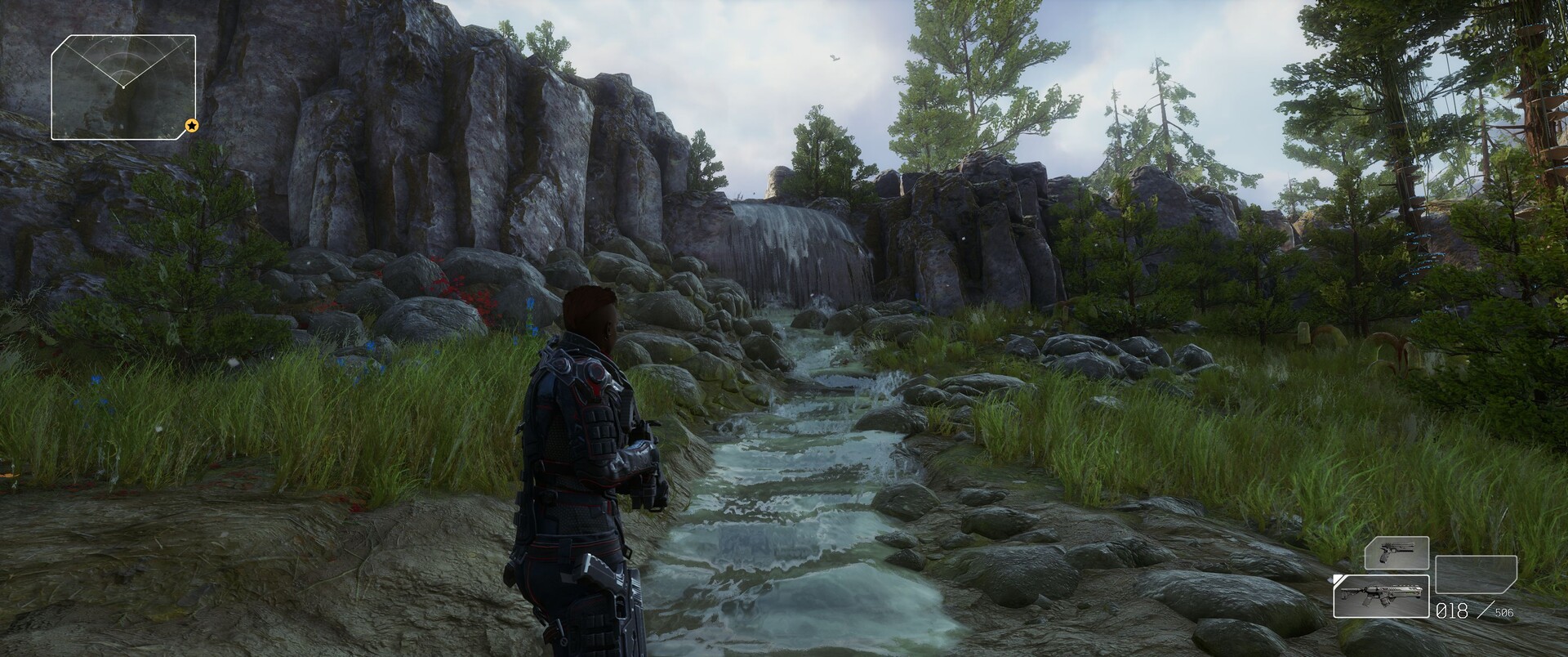Select the assault rifle weapon slot

point(1381,596)
